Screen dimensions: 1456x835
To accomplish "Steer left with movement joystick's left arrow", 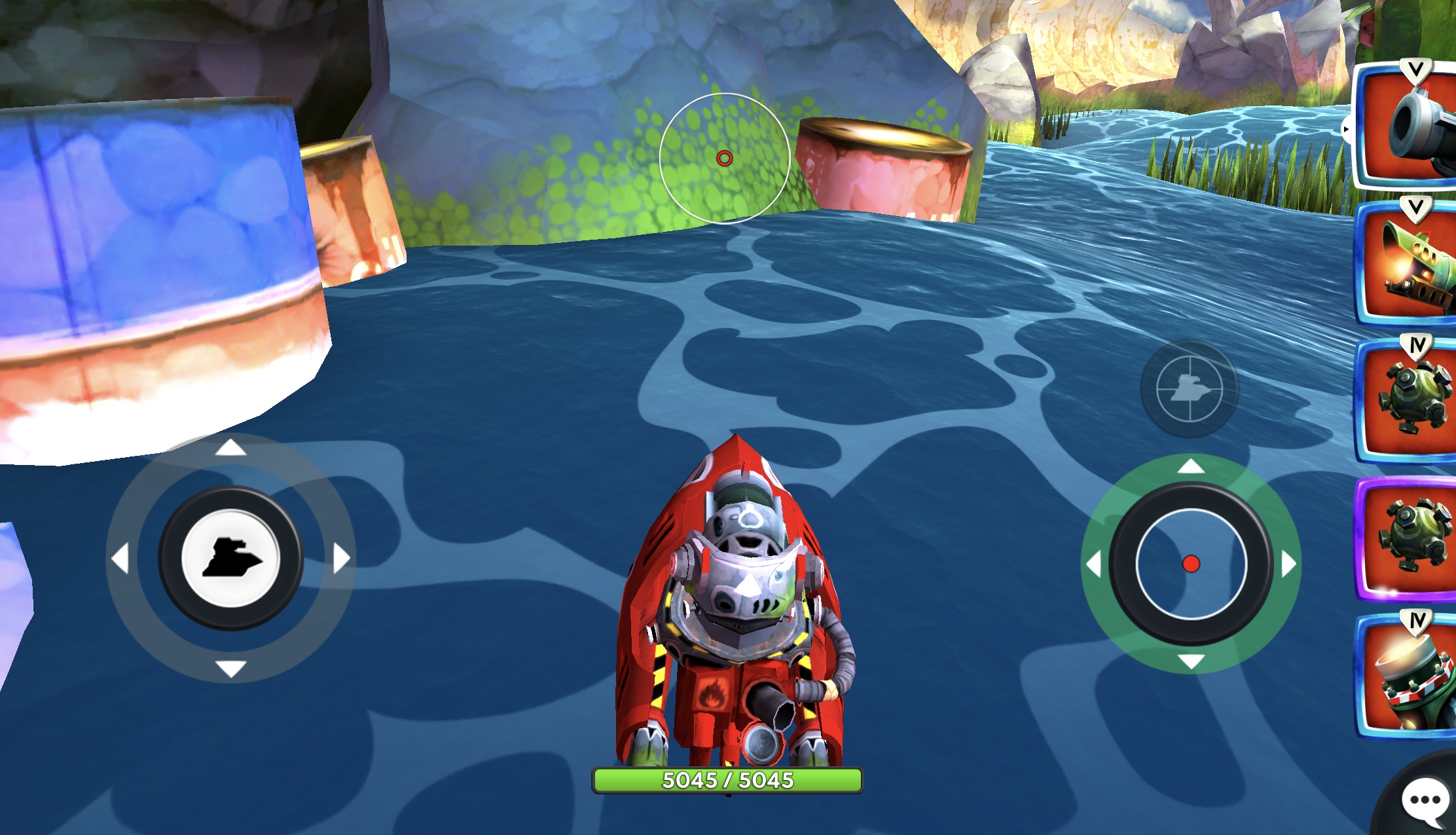I will [x=120, y=559].
